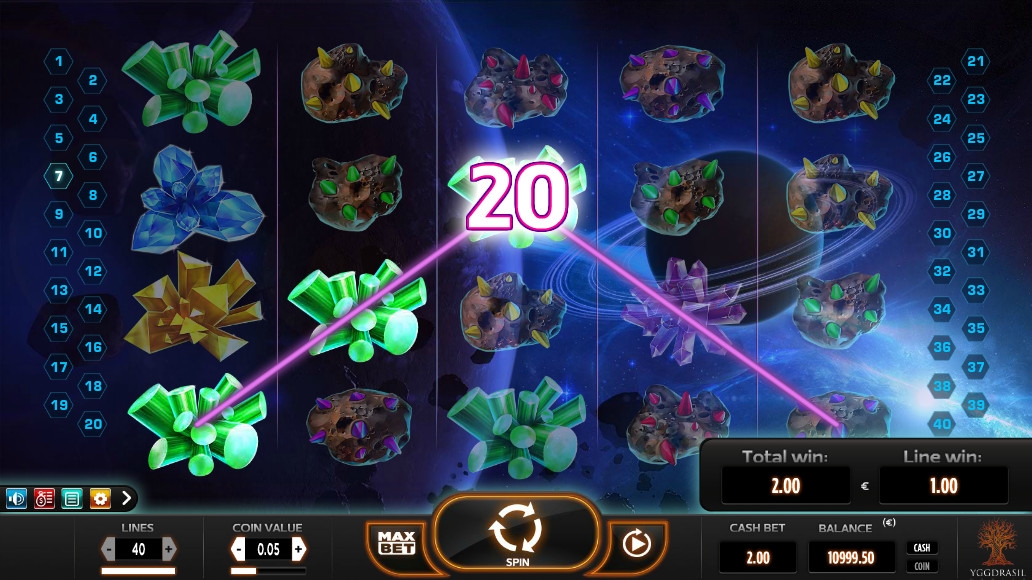Decrease the number of lines
The height and width of the screenshot is (580, 1032).
pos(109,549)
